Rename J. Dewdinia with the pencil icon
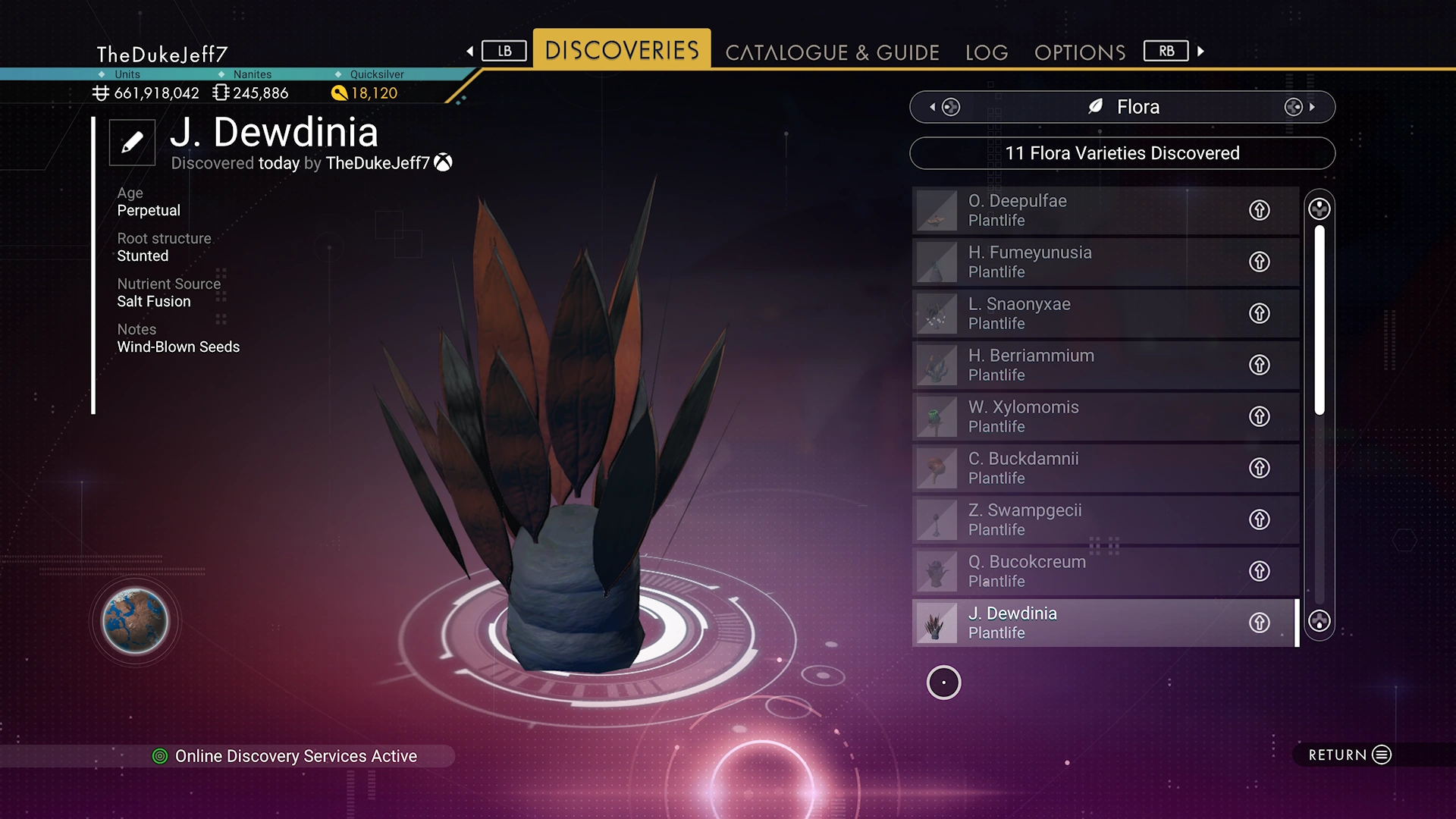 [x=132, y=142]
